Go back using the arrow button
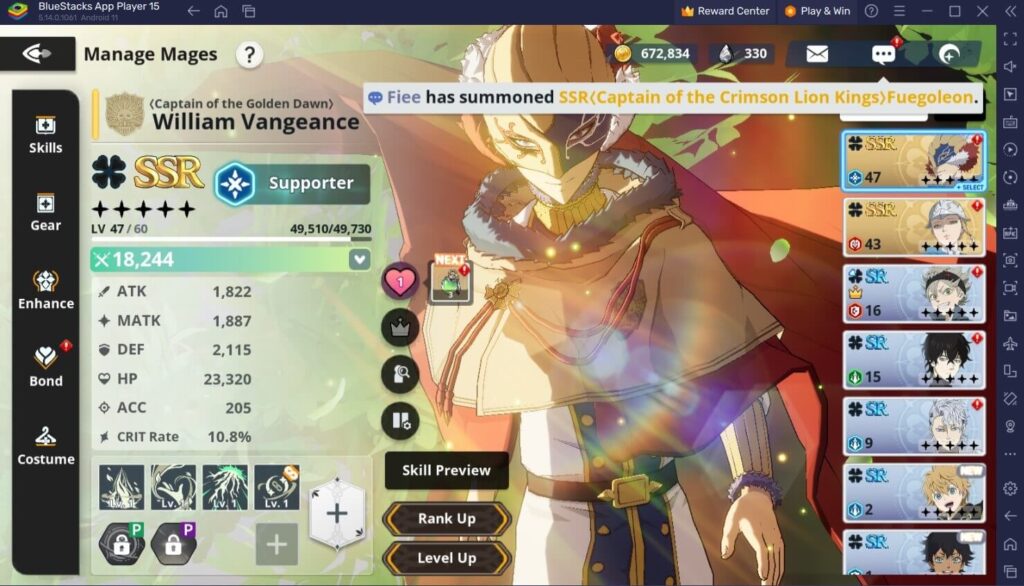Viewport: 1024px width, 586px height. [37, 54]
